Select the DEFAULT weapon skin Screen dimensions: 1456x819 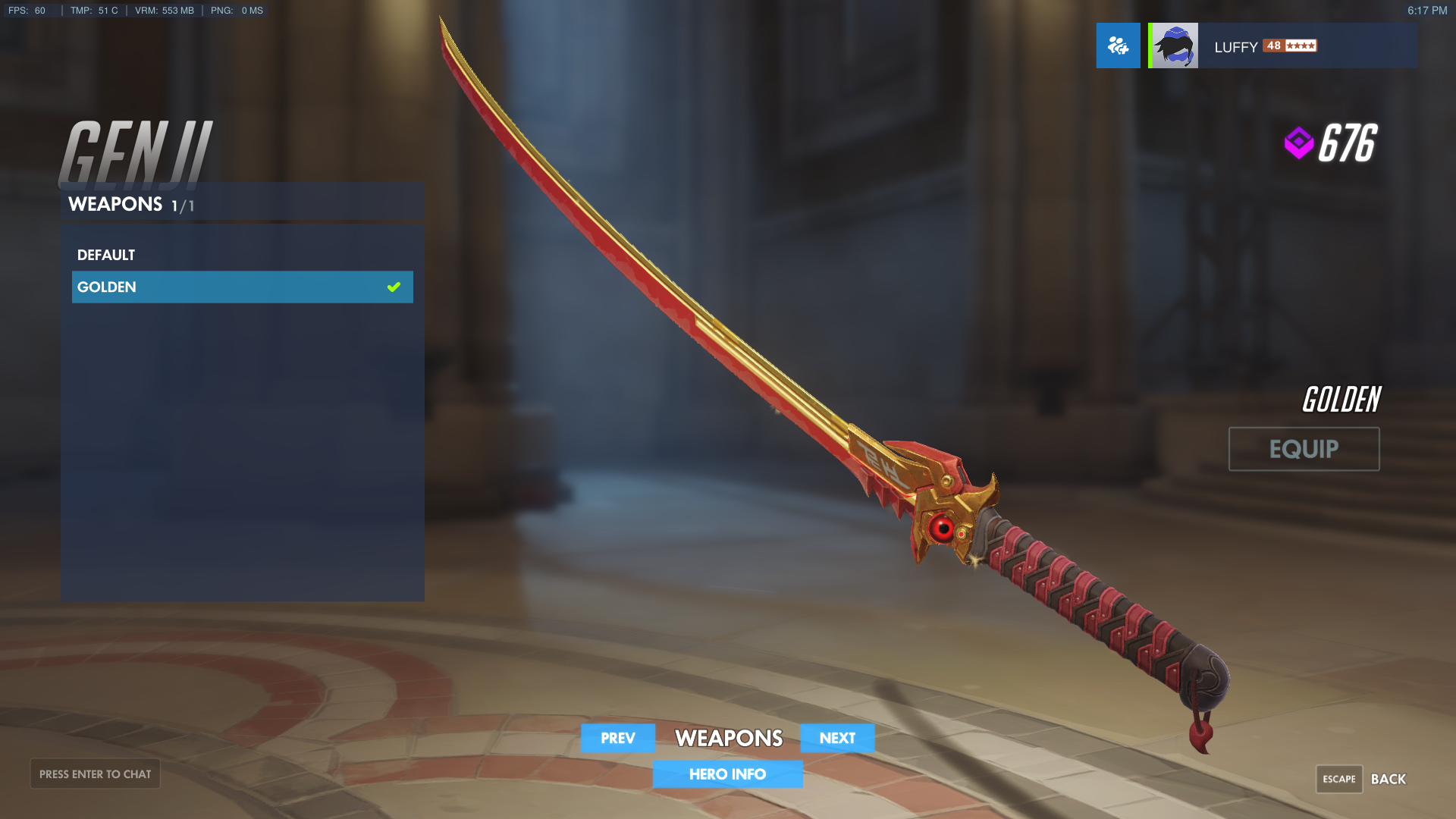(x=106, y=255)
